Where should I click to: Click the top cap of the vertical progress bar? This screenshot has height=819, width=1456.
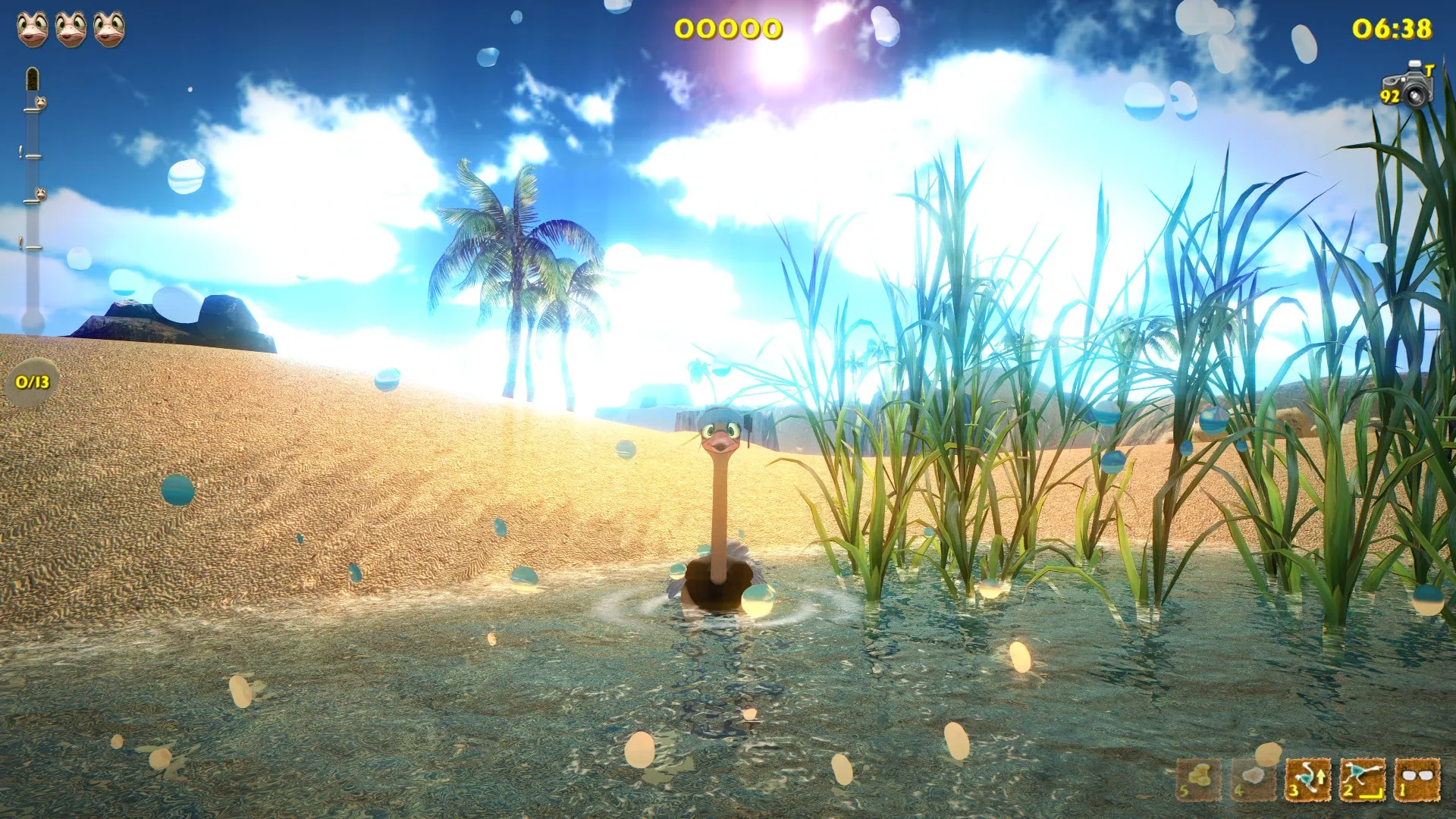[33, 77]
